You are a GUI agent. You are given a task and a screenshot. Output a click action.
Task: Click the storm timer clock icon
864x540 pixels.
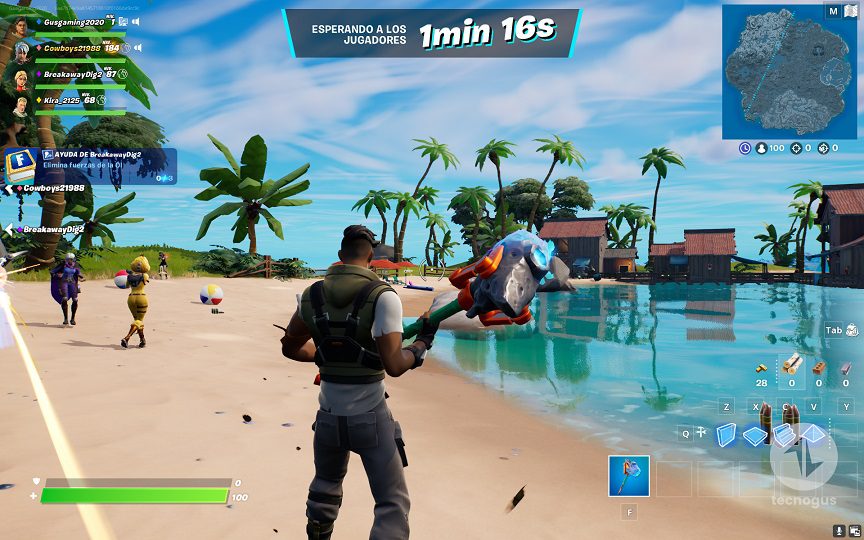click(x=745, y=148)
